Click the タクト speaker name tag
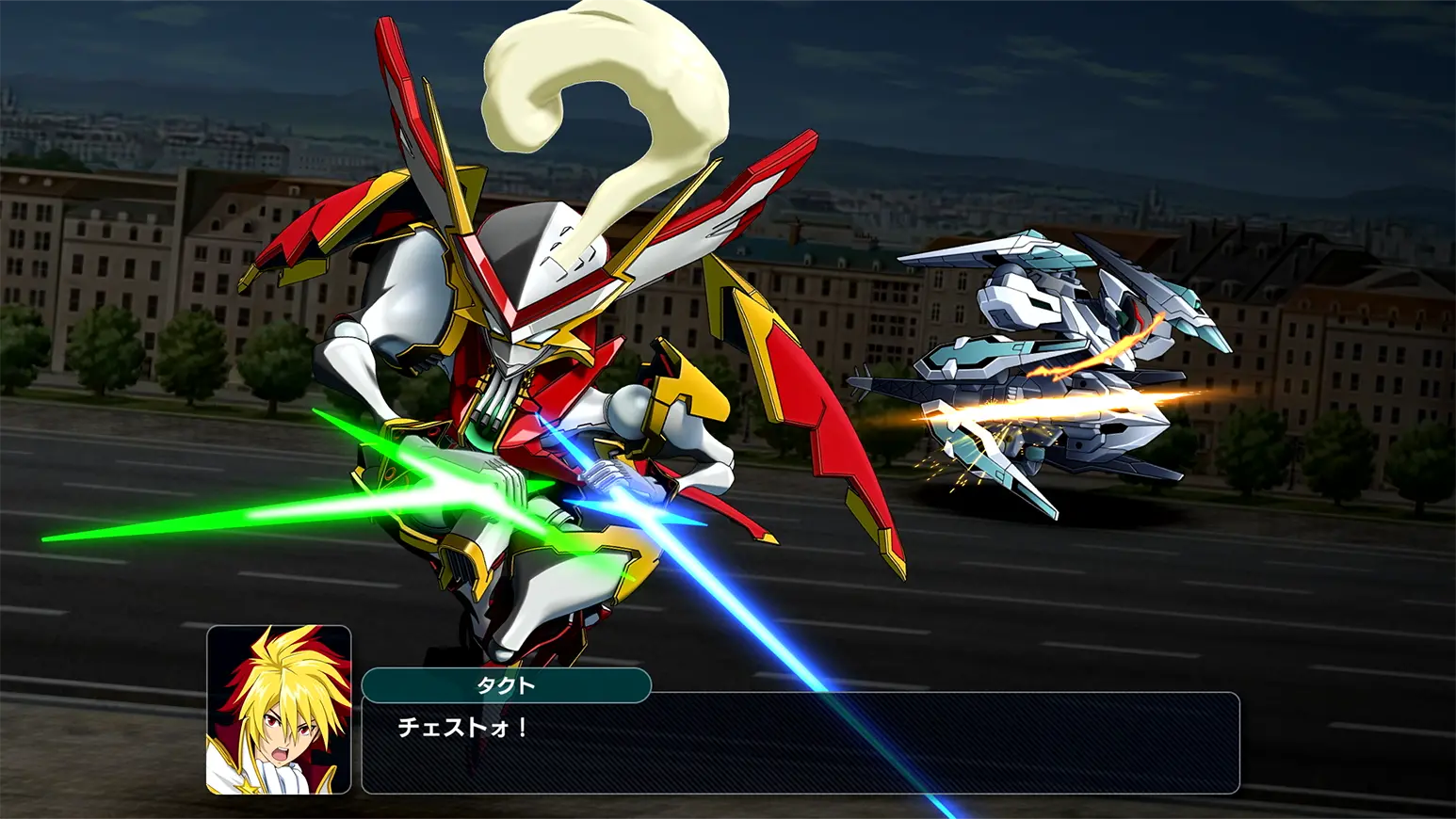The height and width of the screenshot is (819, 1456). (x=506, y=685)
